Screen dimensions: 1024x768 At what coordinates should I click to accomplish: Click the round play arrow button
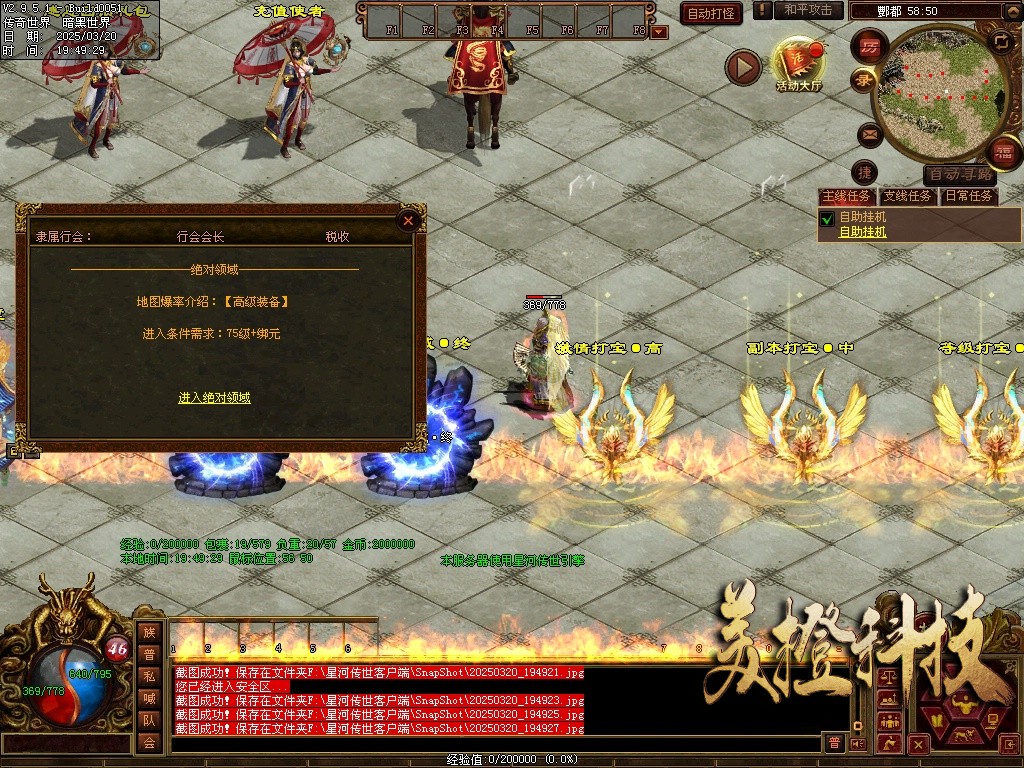(x=743, y=67)
